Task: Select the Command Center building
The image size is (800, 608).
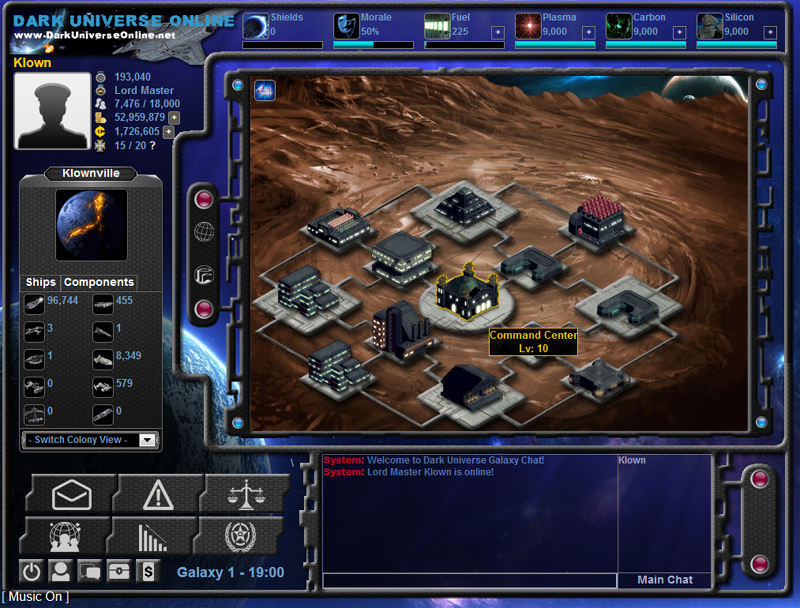Action: click(467, 292)
